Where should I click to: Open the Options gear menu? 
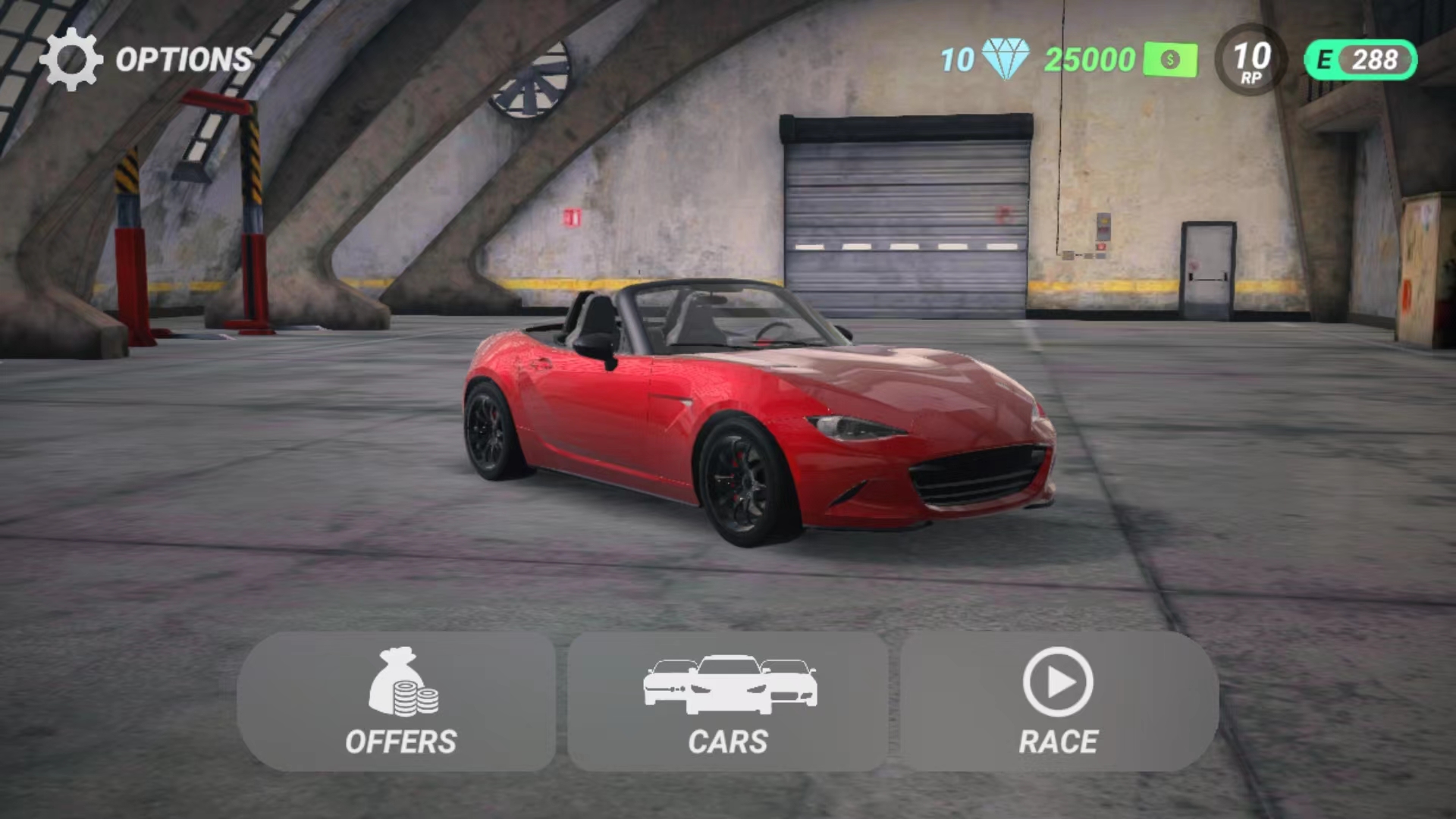[71, 59]
